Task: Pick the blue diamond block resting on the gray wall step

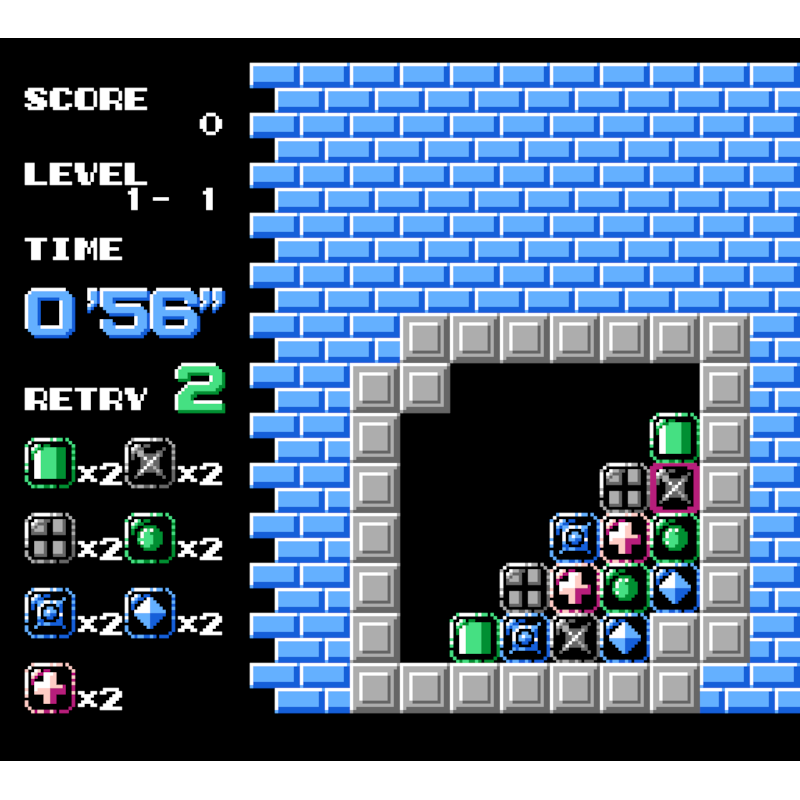Action: (x=675, y=588)
